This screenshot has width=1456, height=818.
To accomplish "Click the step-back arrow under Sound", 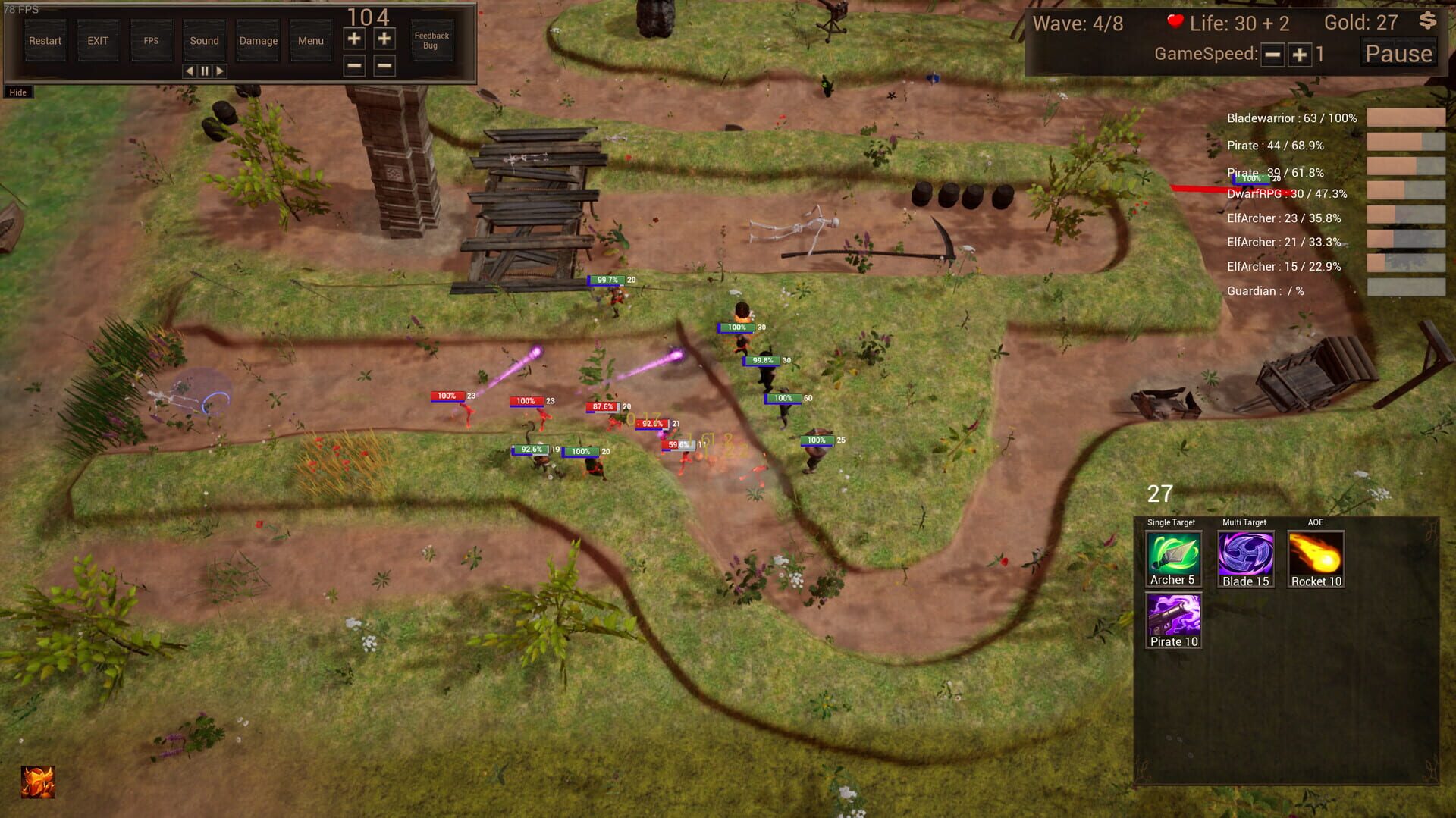I will click(x=189, y=70).
